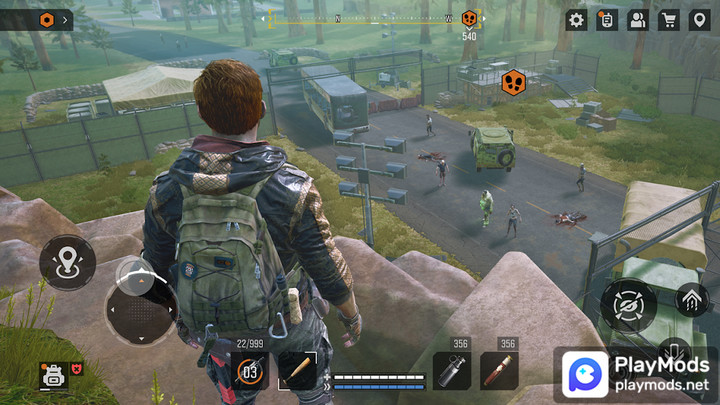Use the grenade canister item
The width and height of the screenshot is (720, 405).
click(x=451, y=371)
